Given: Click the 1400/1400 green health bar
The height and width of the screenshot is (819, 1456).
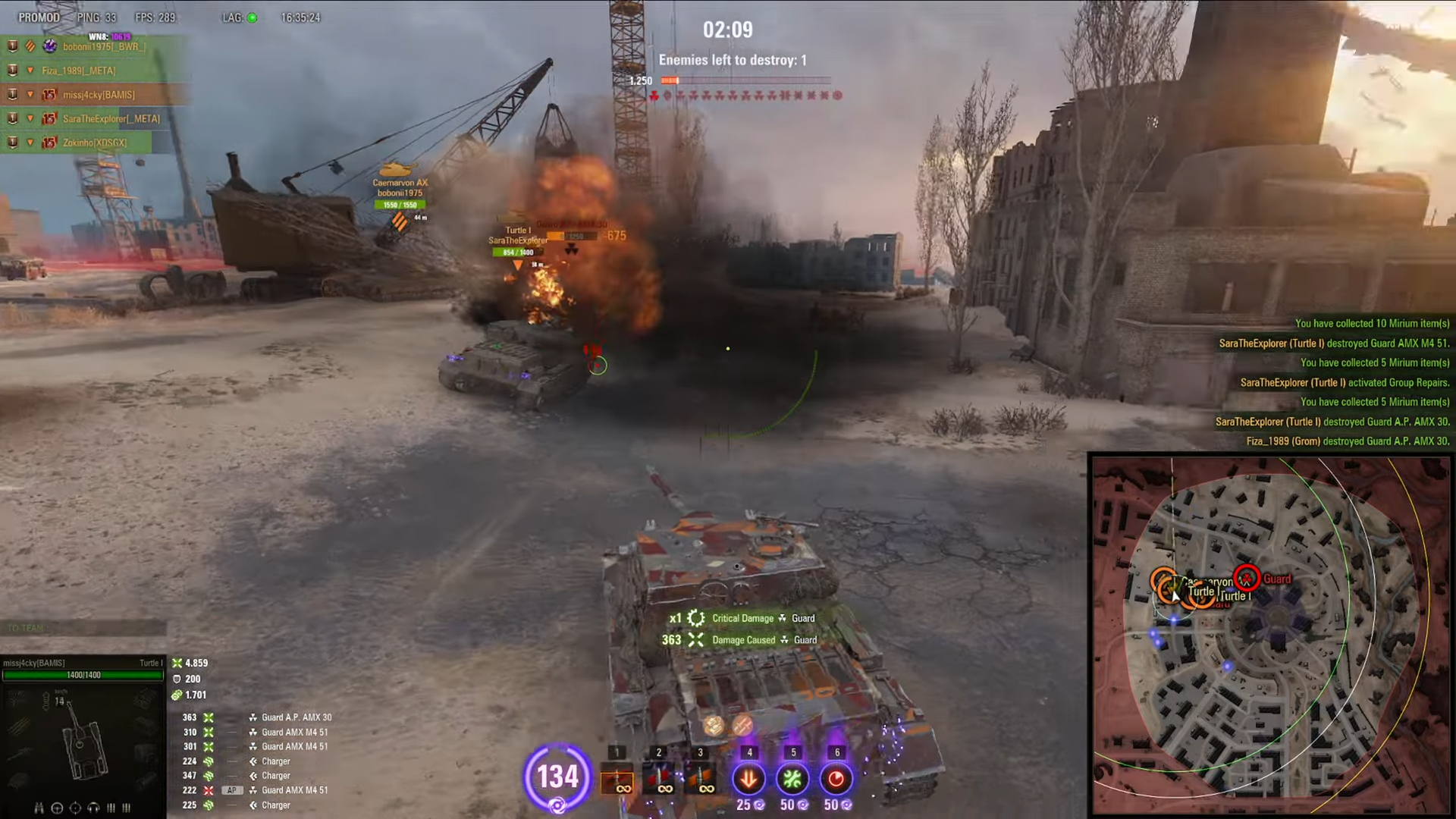Looking at the screenshot, I should click(82, 675).
